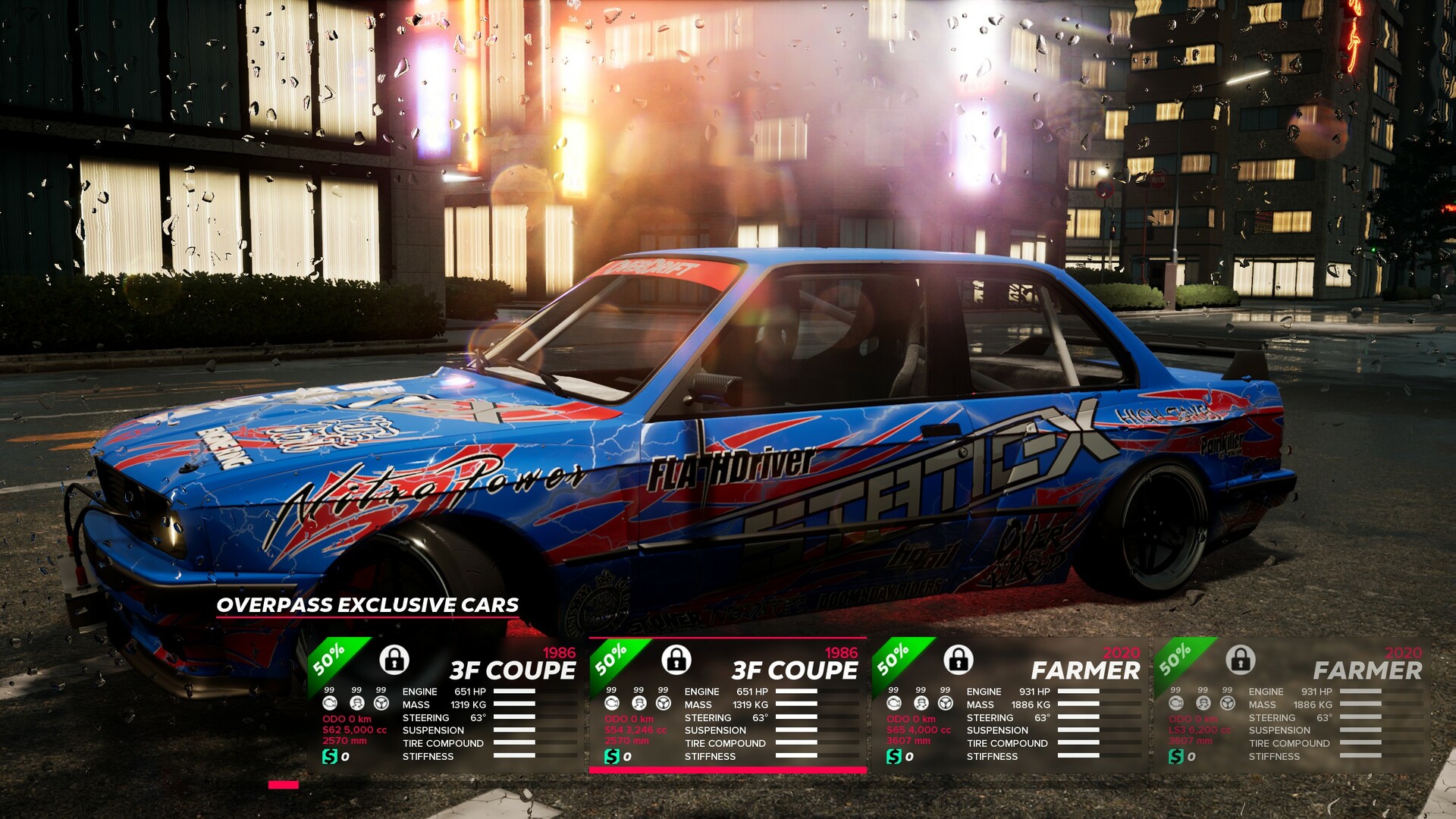Click the steering wheel icon on the second 3F Coupe
The width and height of the screenshot is (1456, 819).
click(663, 704)
